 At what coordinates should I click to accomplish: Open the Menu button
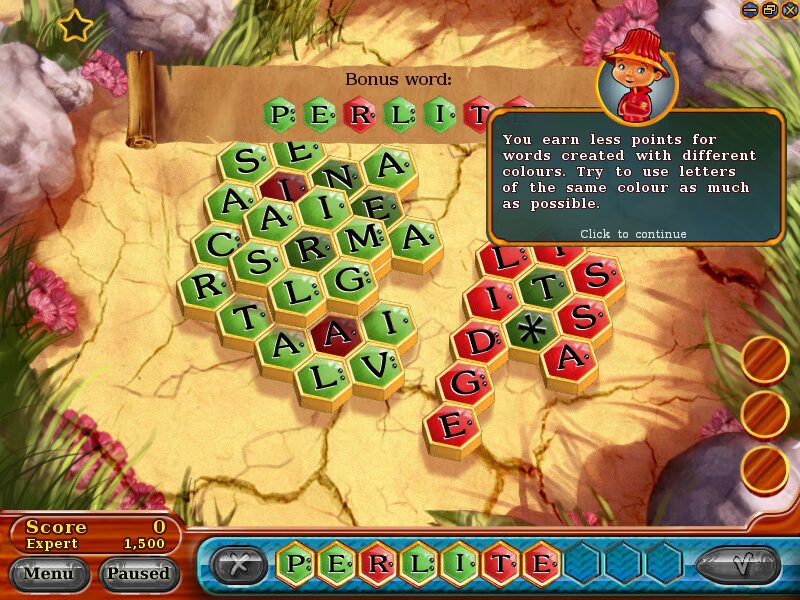(48, 573)
